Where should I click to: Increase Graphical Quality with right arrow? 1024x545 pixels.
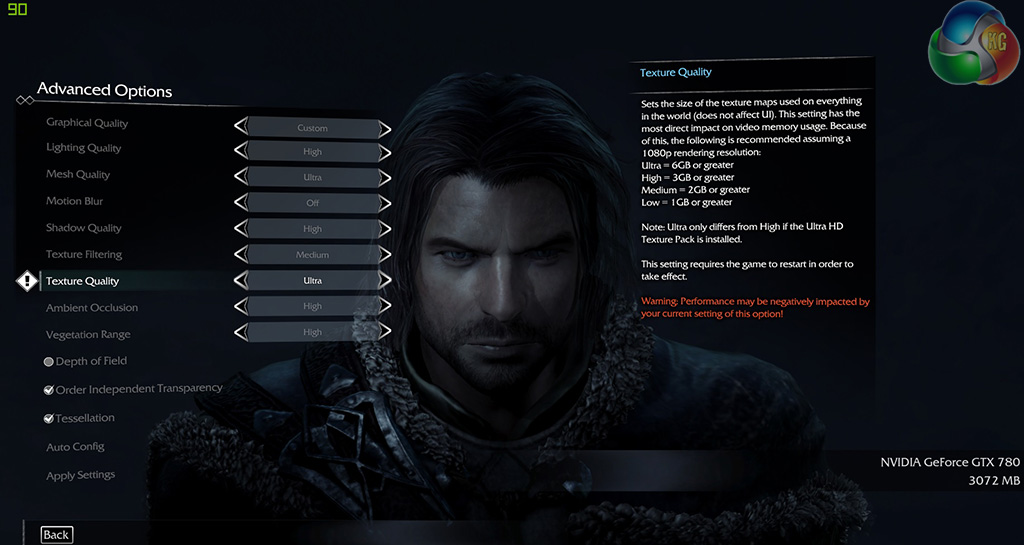(x=385, y=128)
